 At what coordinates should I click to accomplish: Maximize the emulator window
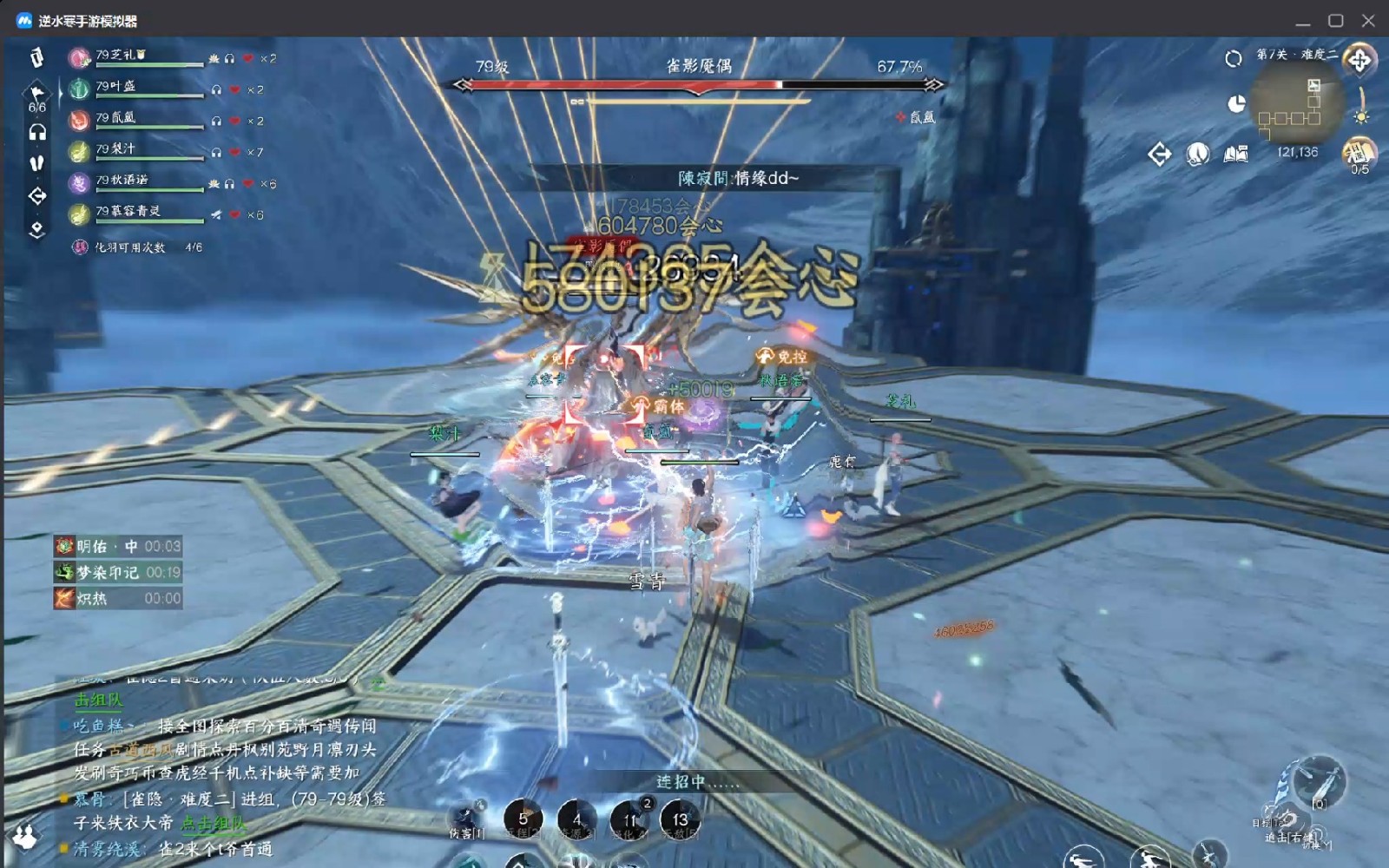(x=1335, y=20)
